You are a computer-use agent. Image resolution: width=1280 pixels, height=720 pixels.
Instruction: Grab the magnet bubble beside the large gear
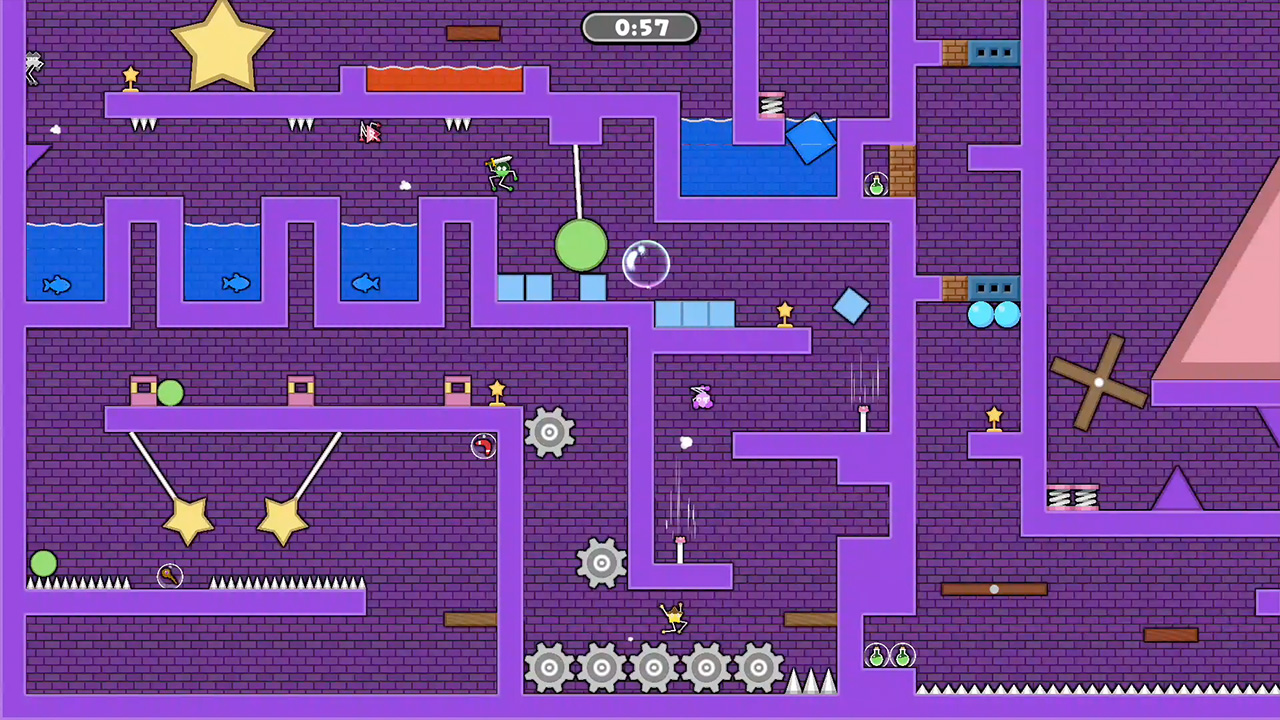483,447
